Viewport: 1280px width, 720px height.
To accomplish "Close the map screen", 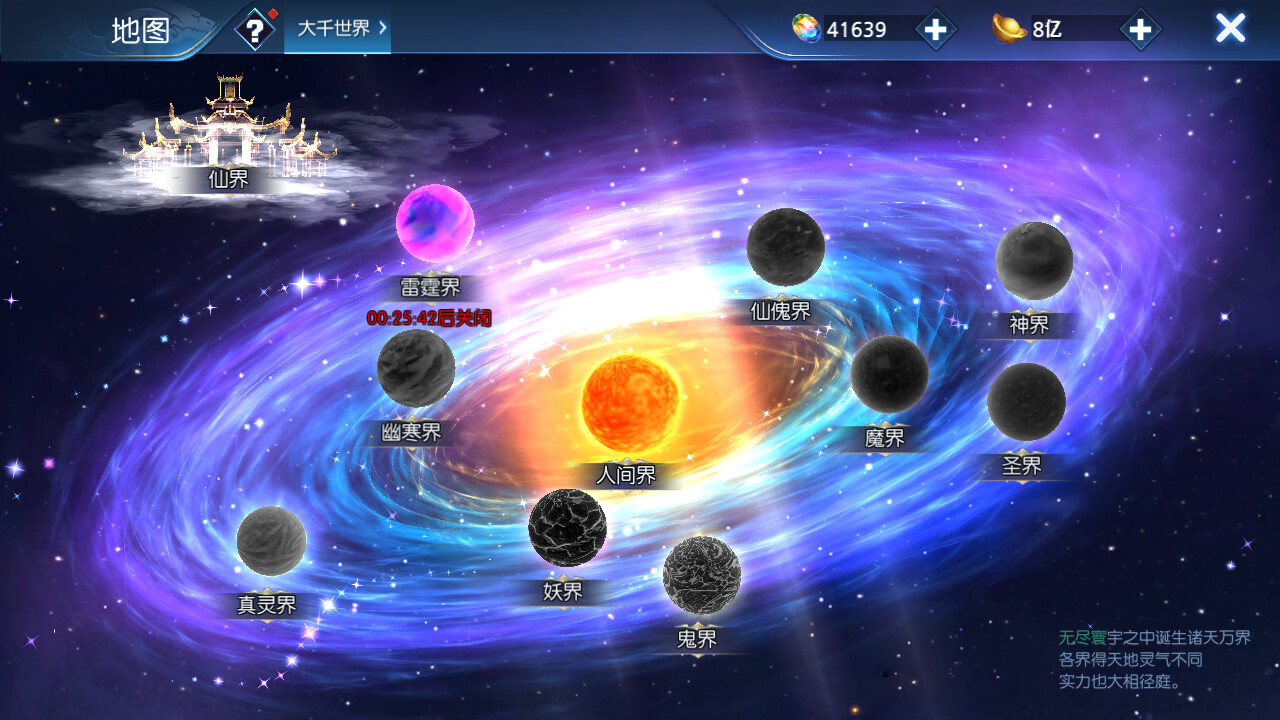I will (x=1230, y=28).
